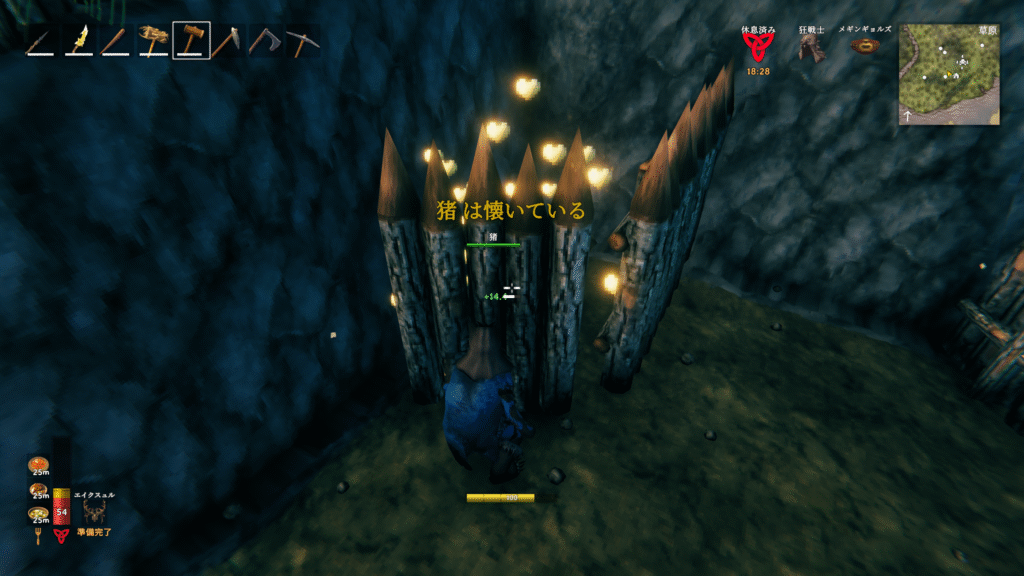Select the axe hotbar slot
1024x576 pixels.
pos(264,42)
